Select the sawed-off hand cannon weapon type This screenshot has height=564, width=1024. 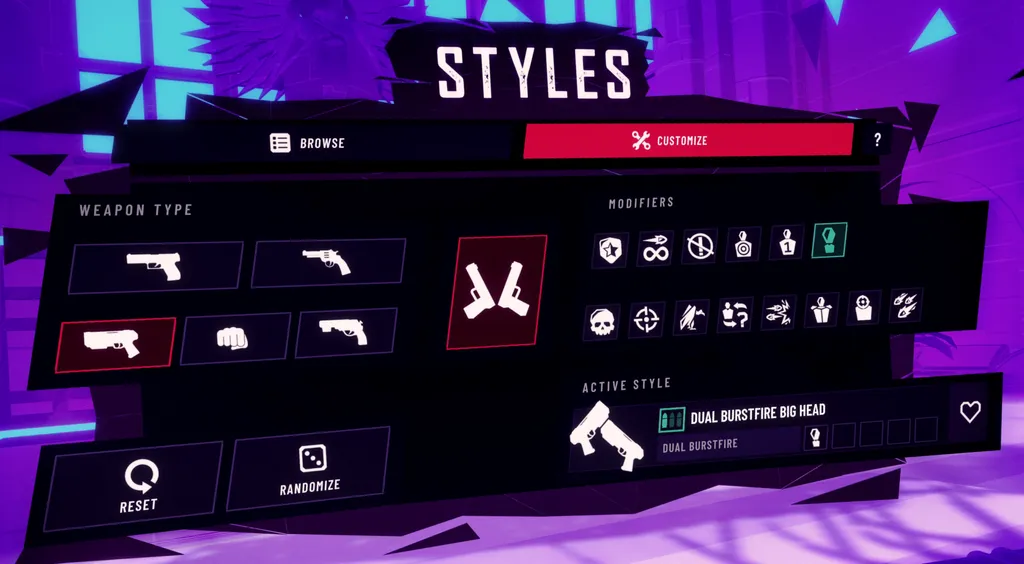[x=345, y=332]
